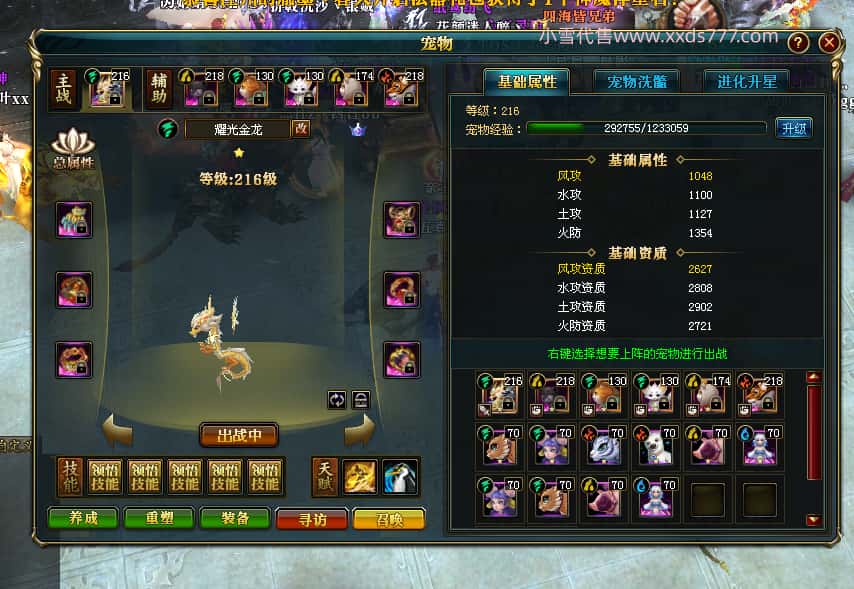Click the pet model lock icon
Image resolution: width=854 pixels, height=589 pixels.
361,399
